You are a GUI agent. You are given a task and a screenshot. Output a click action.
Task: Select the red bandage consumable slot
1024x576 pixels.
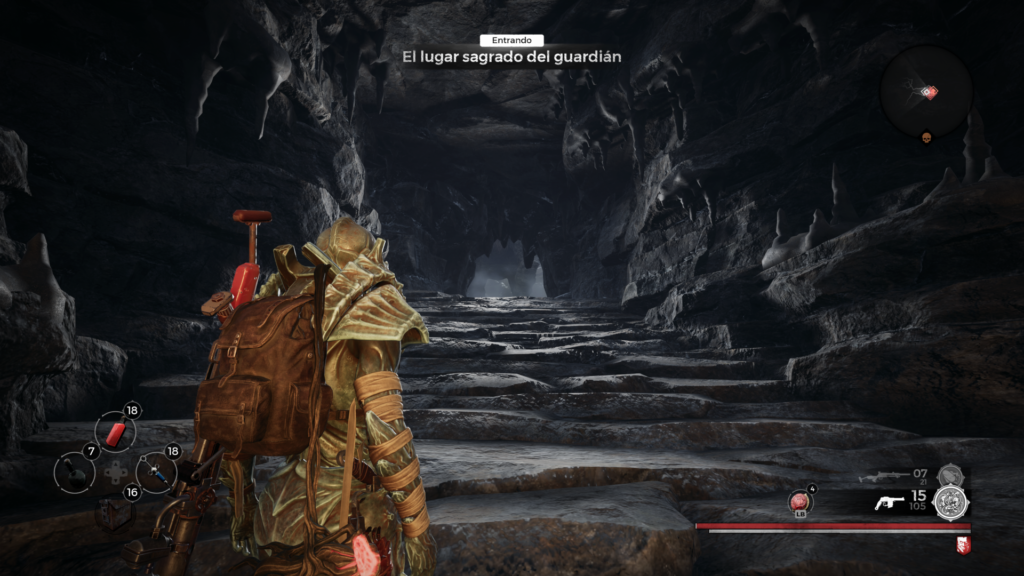pyautogui.click(x=115, y=432)
